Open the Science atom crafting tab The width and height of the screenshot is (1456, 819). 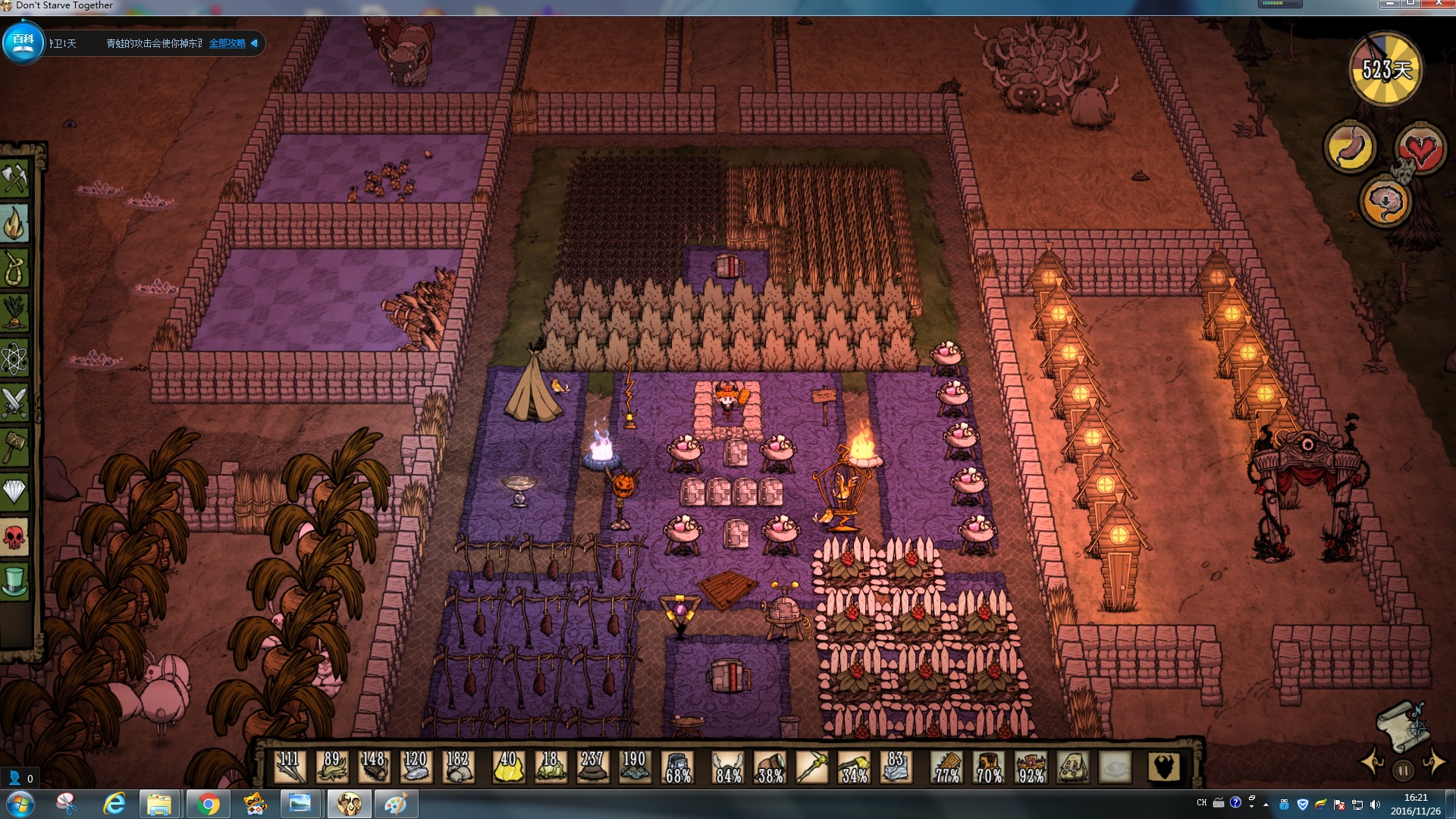pyautogui.click(x=14, y=358)
